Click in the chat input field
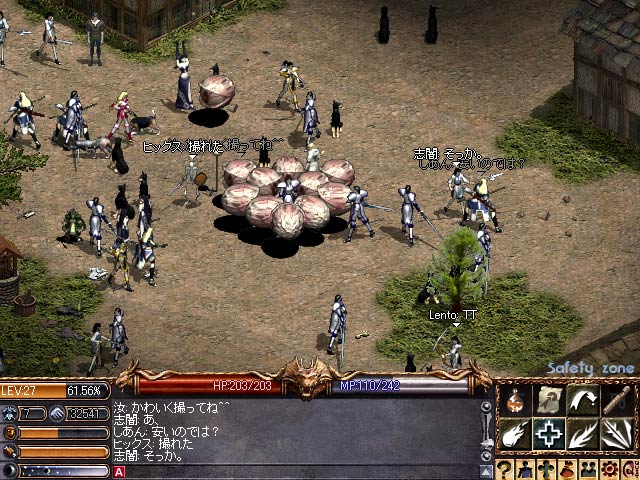The height and width of the screenshot is (480, 640). coord(300,471)
